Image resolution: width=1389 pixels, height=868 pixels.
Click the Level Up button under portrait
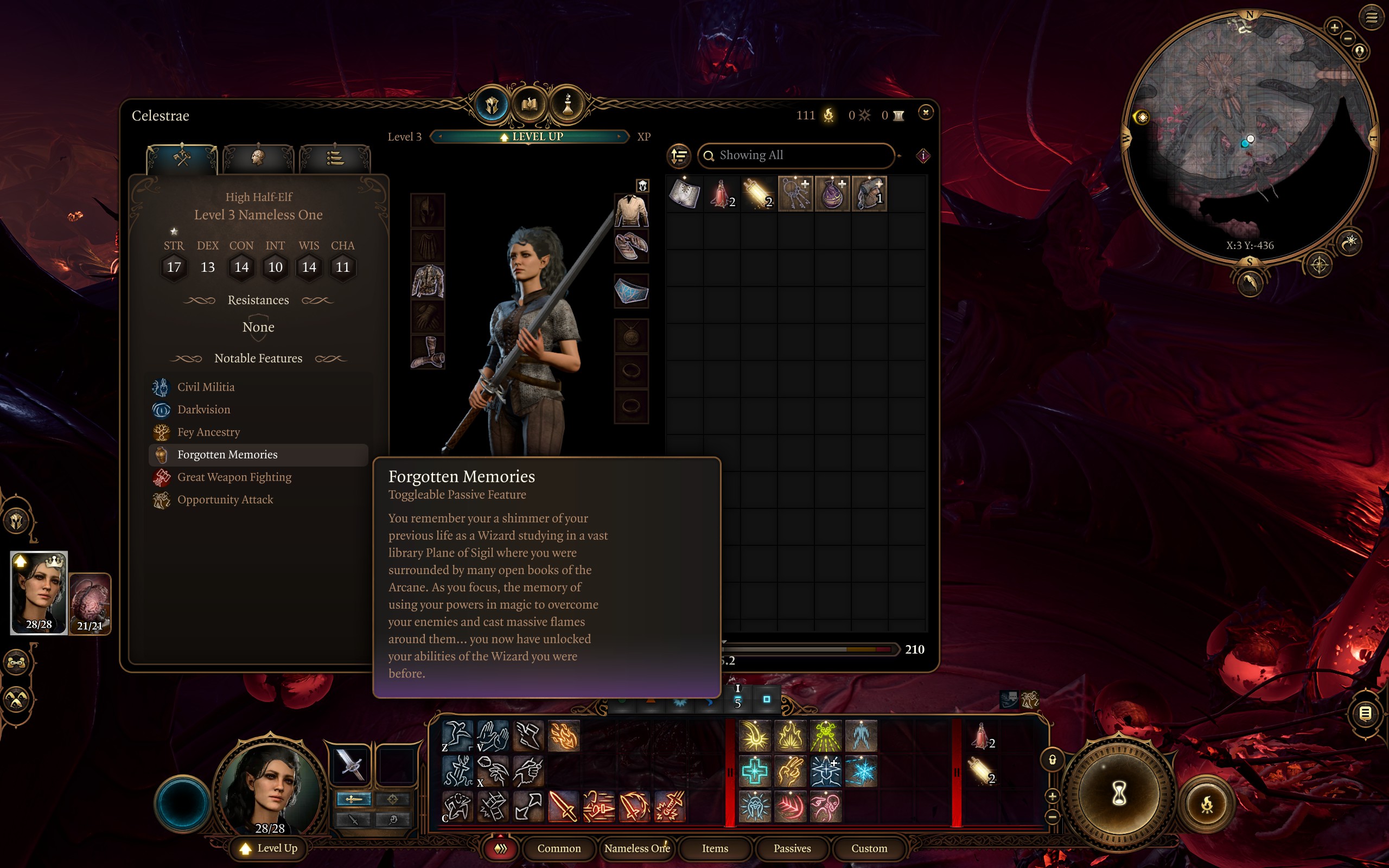coord(270,848)
